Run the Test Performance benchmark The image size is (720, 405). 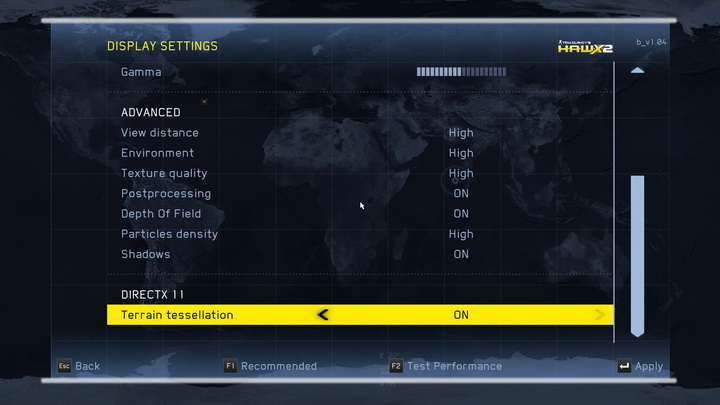[x=445, y=366]
